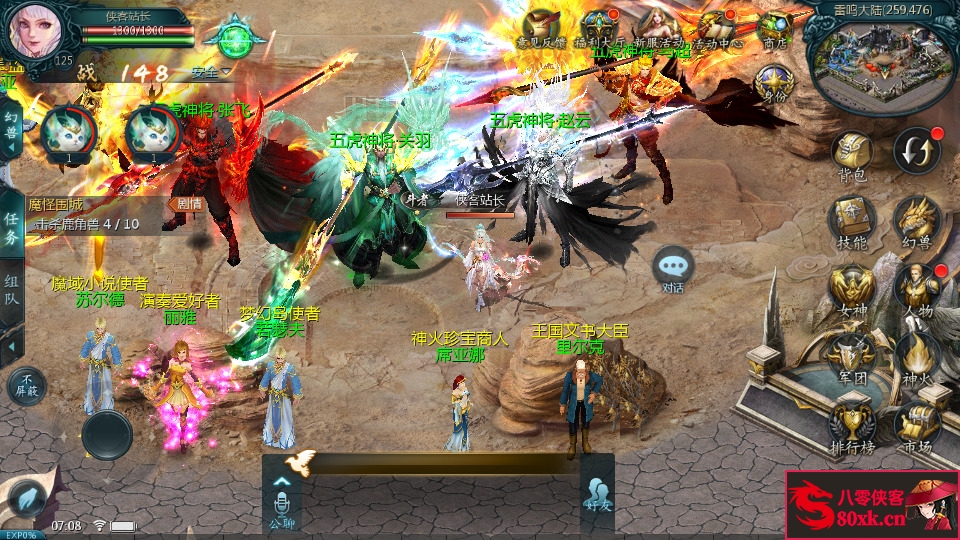Click the 对话 dialogue bubble
Image resolution: width=960 pixels, height=540 pixels.
click(x=673, y=268)
